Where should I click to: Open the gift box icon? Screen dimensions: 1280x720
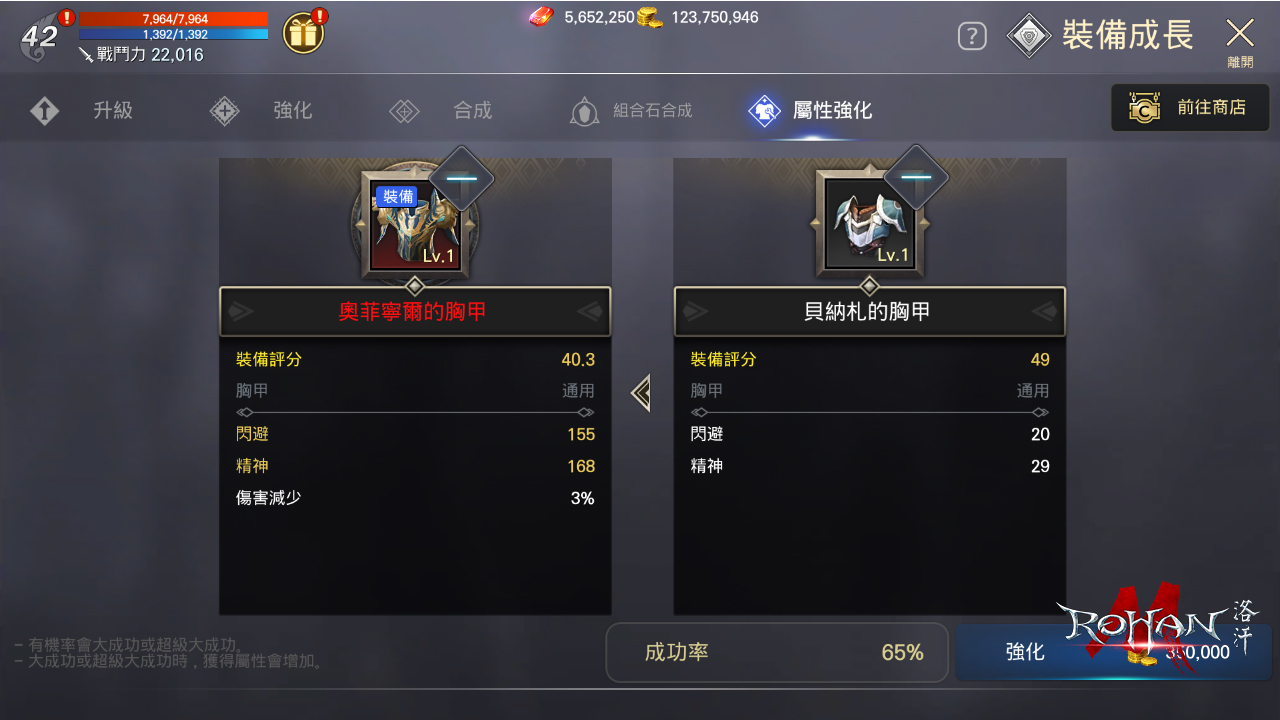click(302, 32)
